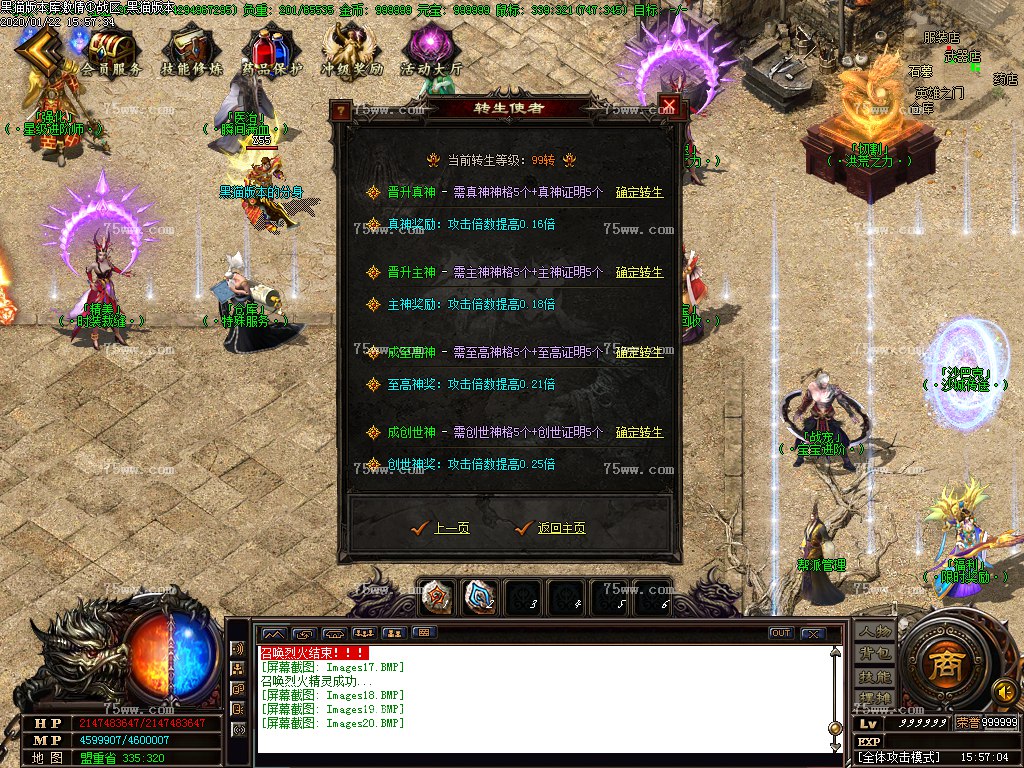Open the 人物 character panel
This screenshot has width=1024, height=768.
point(874,632)
